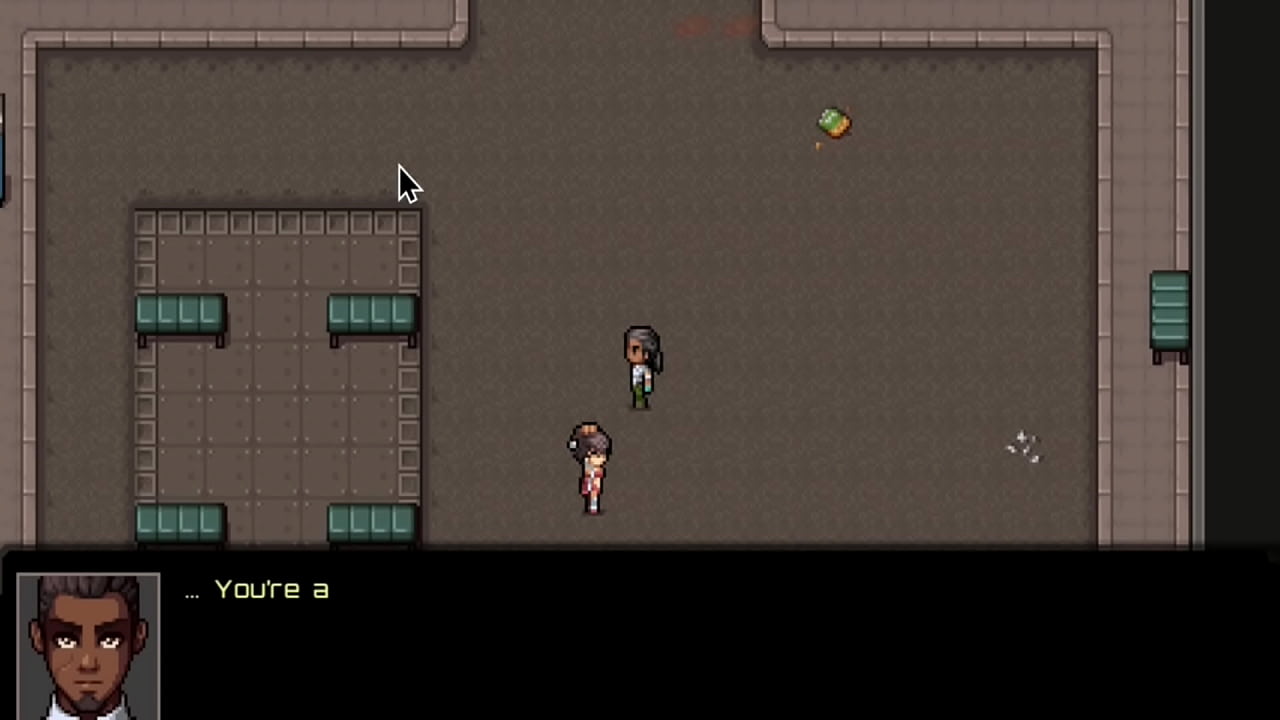Click the "You're a" dialogue text
Image resolution: width=1280 pixels, height=720 pixels.
pyautogui.click(x=272, y=590)
